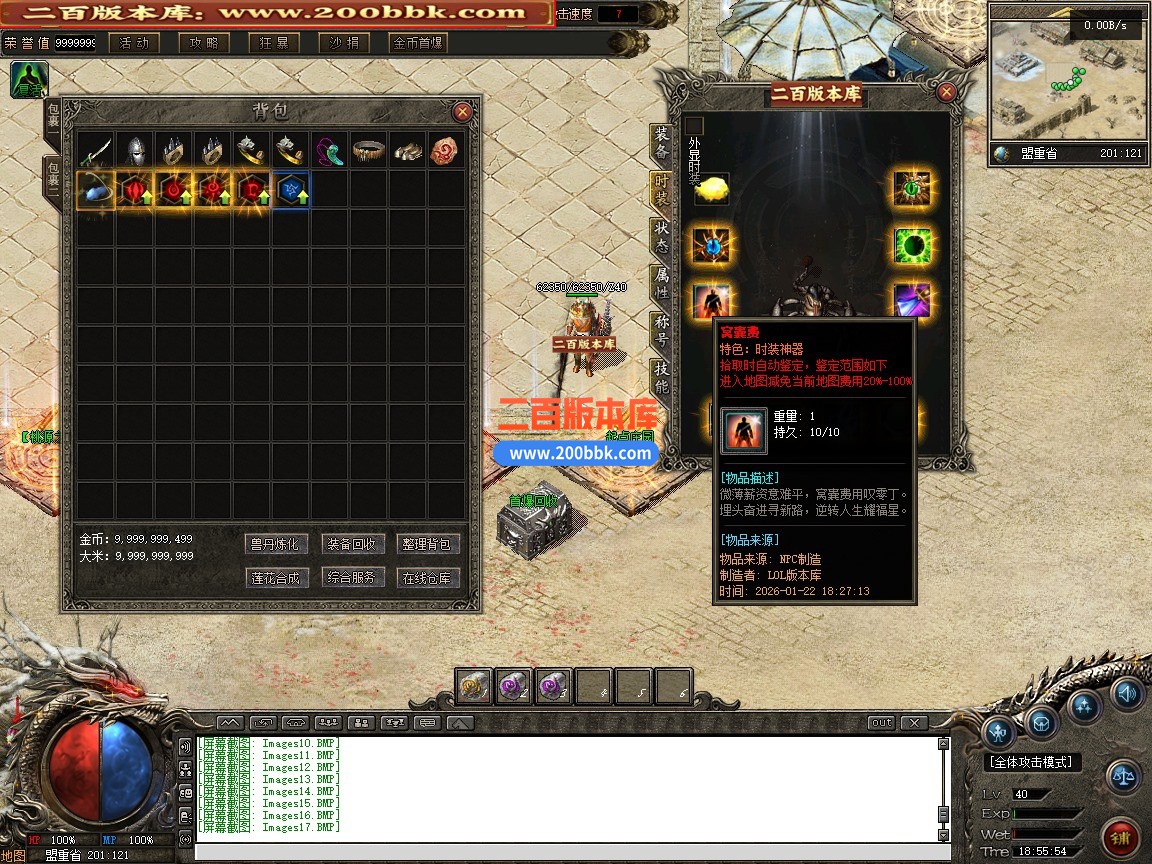
Task: Click the 金币首爆 button
Action: (x=418, y=43)
